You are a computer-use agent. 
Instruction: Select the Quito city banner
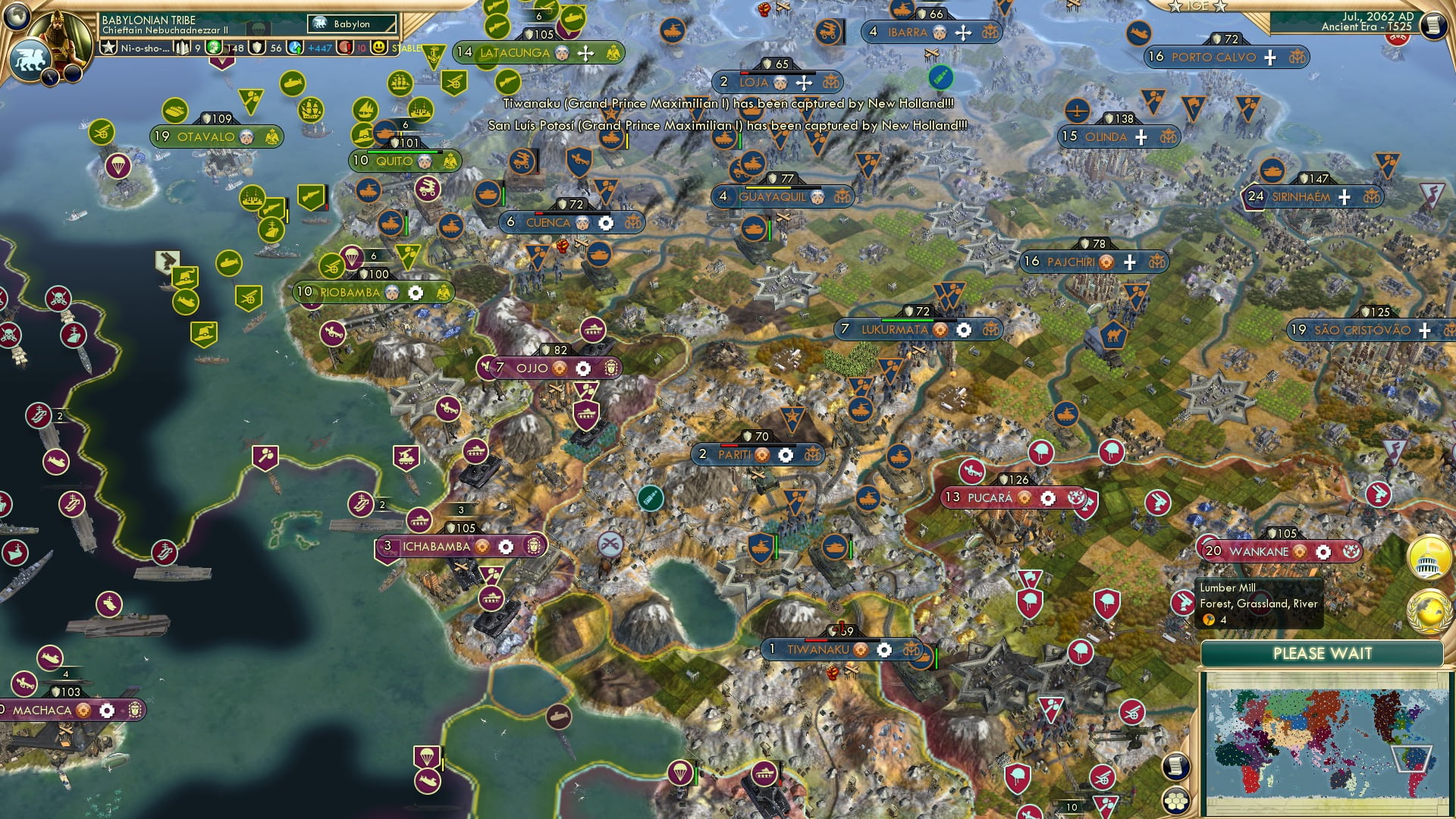(x=406, y=161)
